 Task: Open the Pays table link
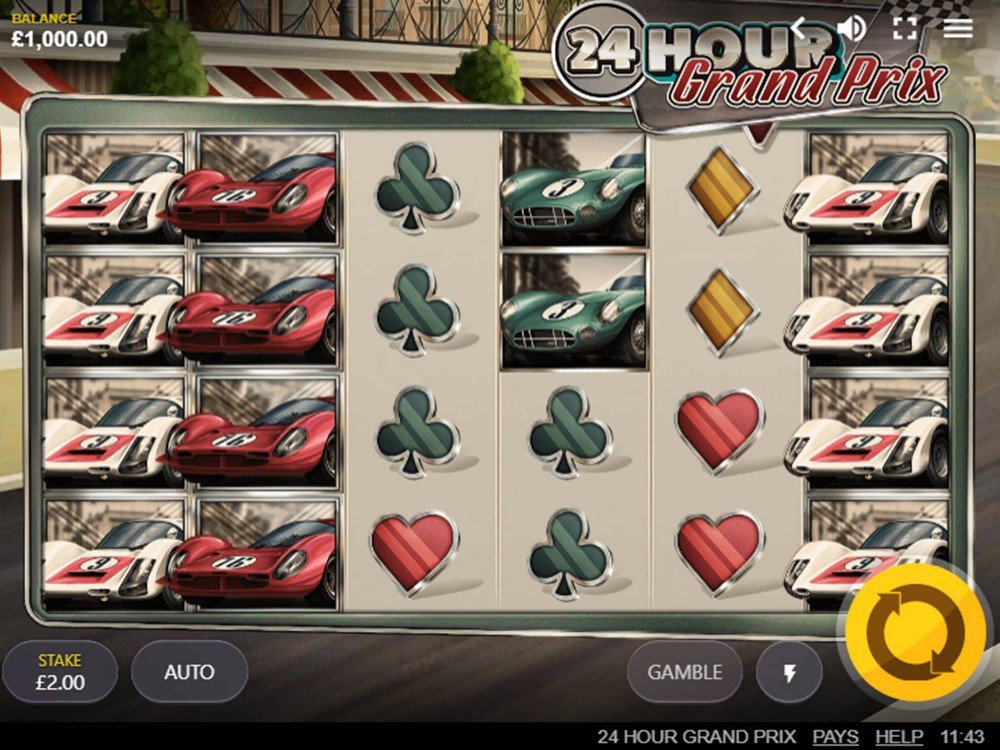(835, 737)
